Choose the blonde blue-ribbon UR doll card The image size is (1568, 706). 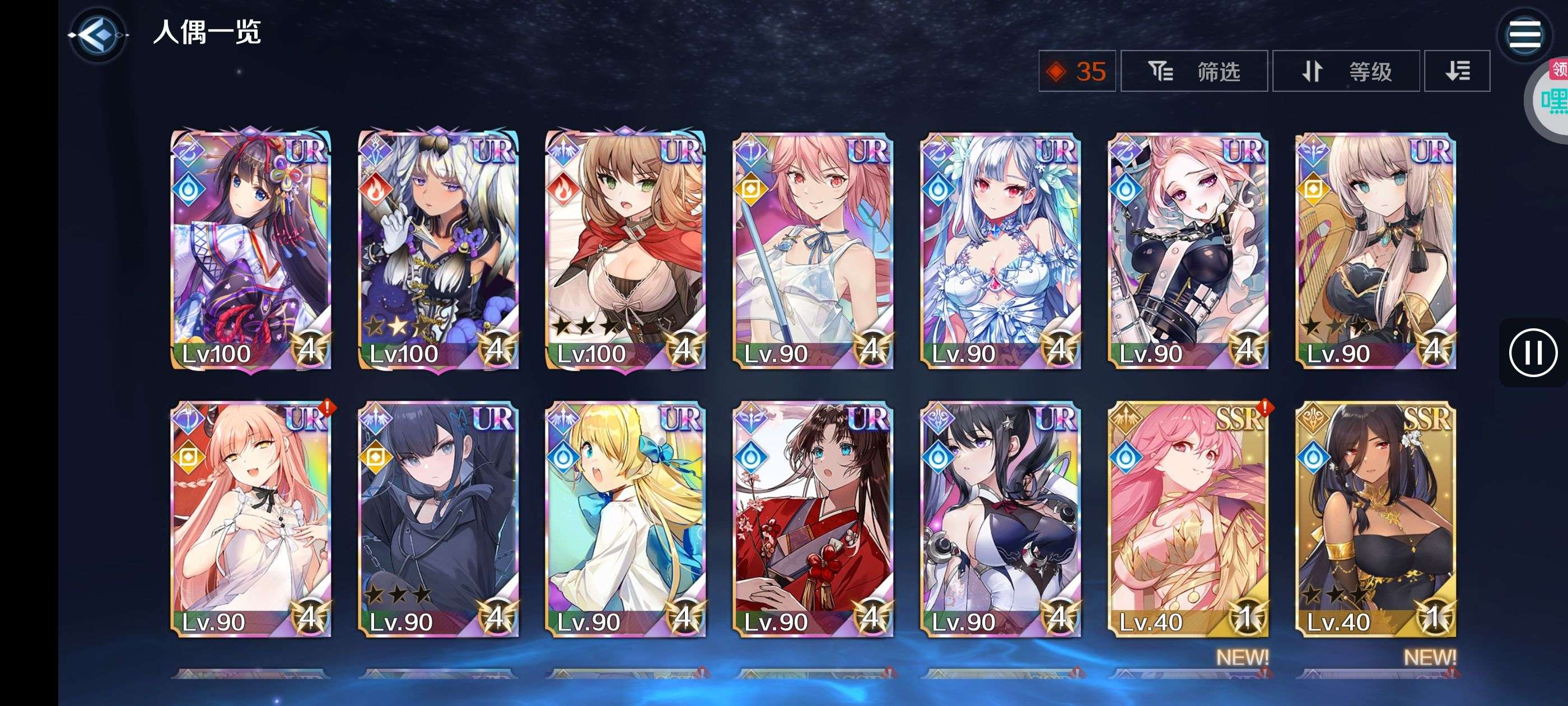pos(626,519)
